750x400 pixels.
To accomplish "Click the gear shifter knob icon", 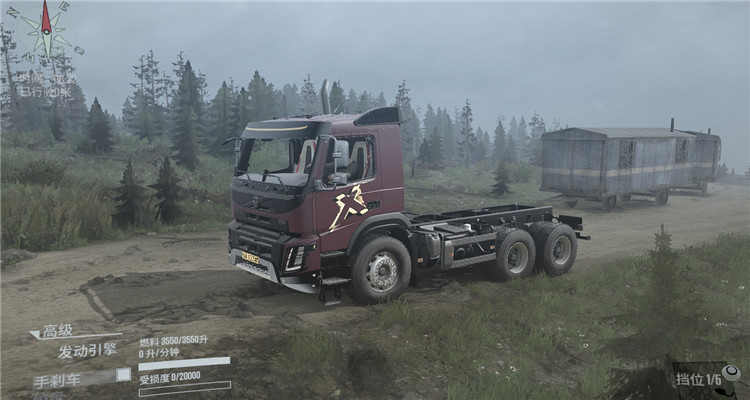I will 731,373.
